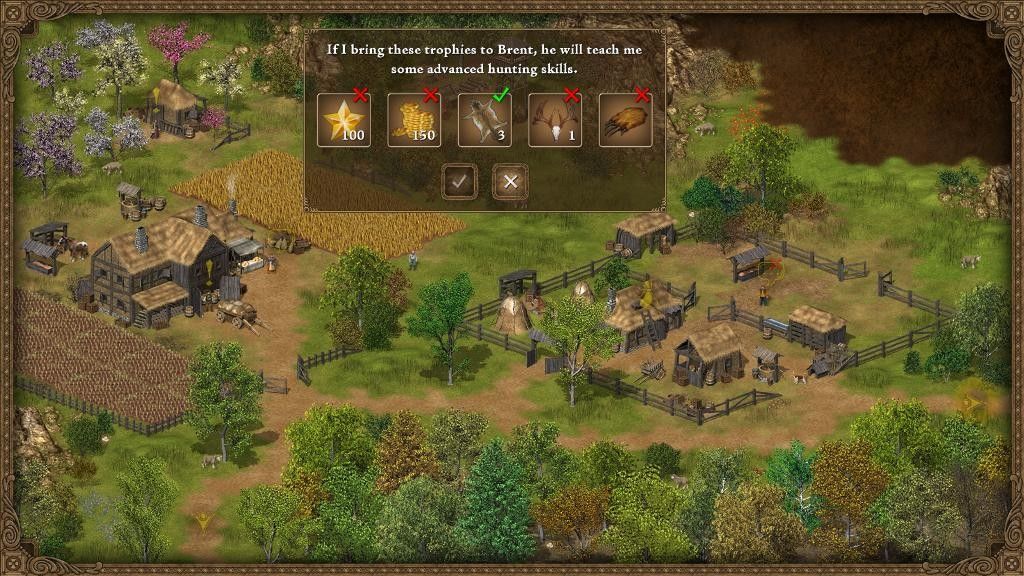Click the gold coins 150 requirement icon
Image resolution: width=1024 pixels, height=576 pixels.
[414, 120]
